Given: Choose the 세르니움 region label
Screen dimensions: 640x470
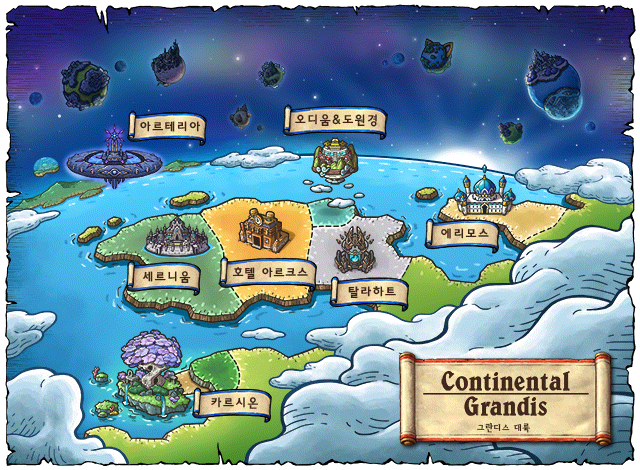Looking at the screenshot, I should click(164, 274).
